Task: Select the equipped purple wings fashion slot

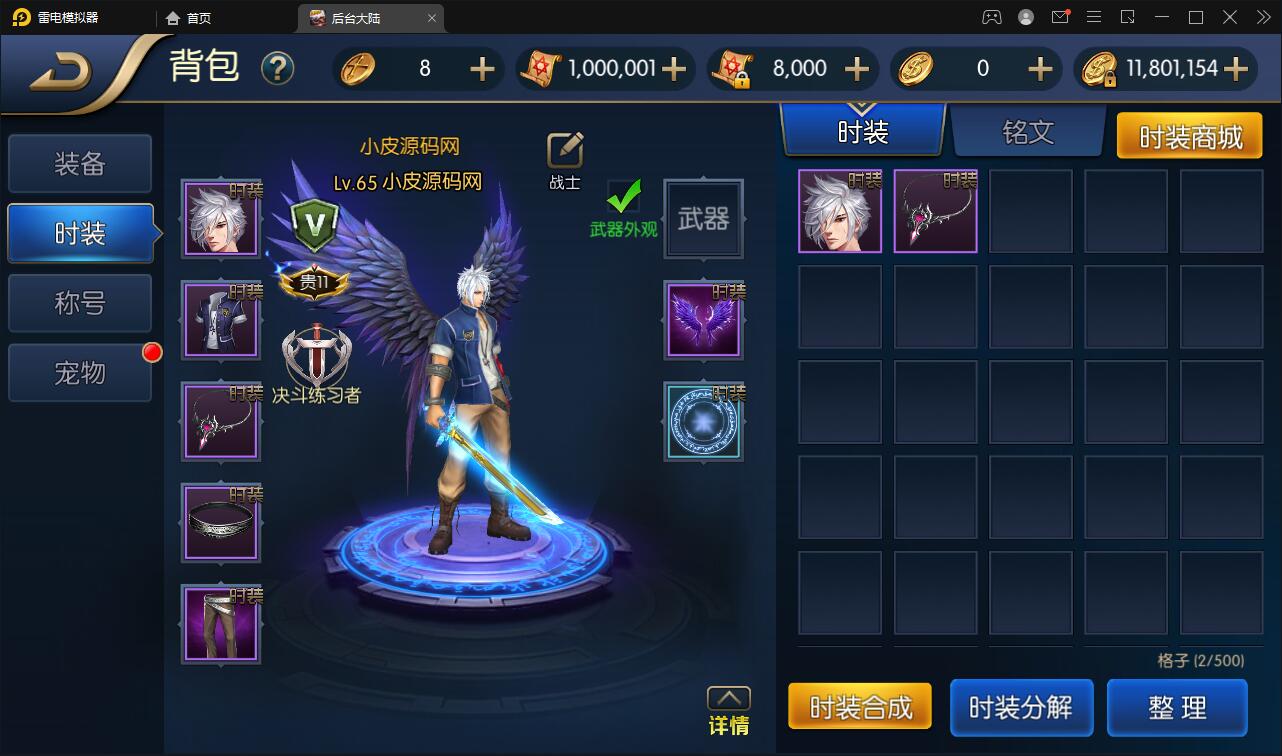Action: 704,321
